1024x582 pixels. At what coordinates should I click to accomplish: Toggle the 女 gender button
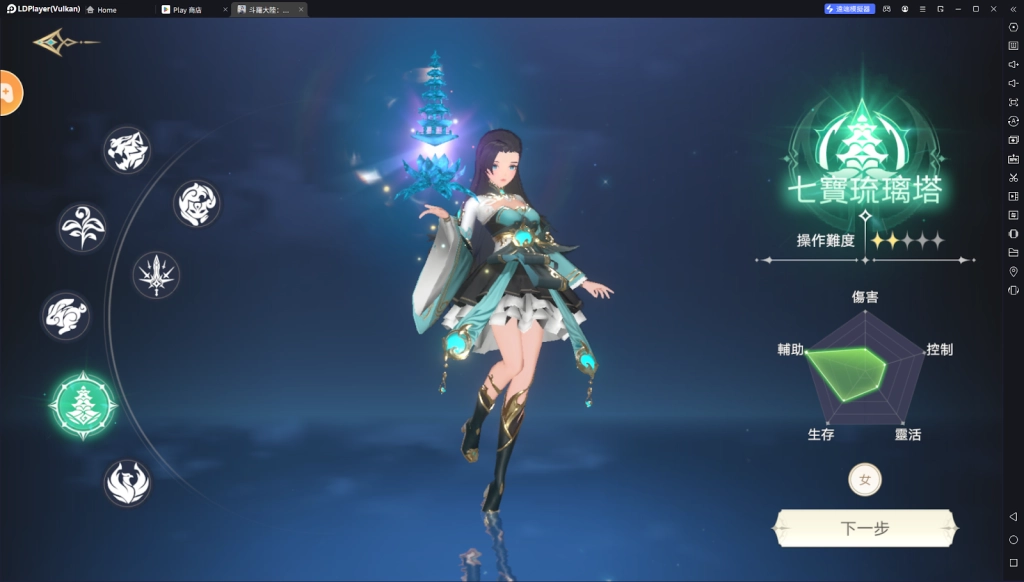pyautogui.click(x=865, y=480)
